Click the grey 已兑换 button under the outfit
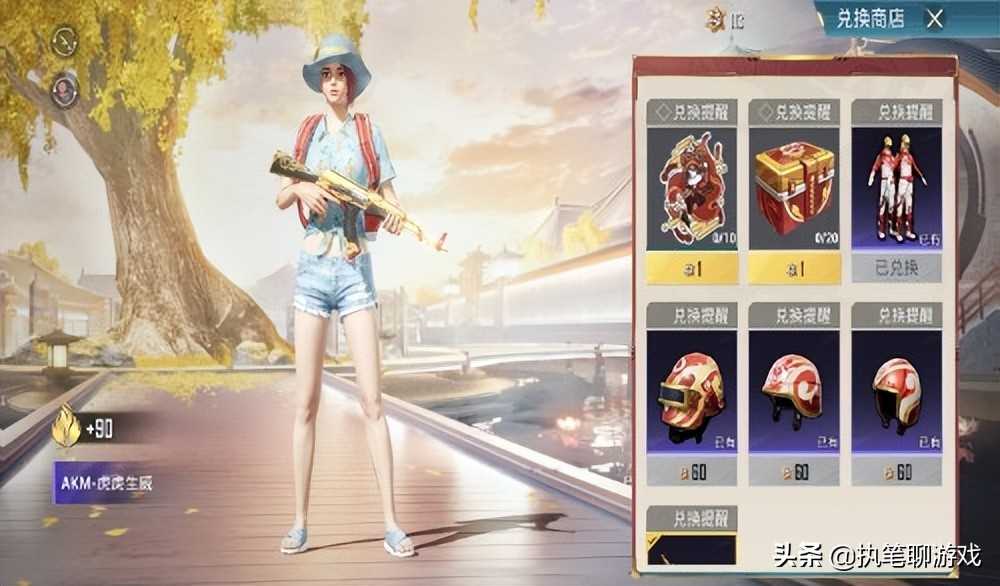This screenshot has width=1000, height=586. coord(896,268)
